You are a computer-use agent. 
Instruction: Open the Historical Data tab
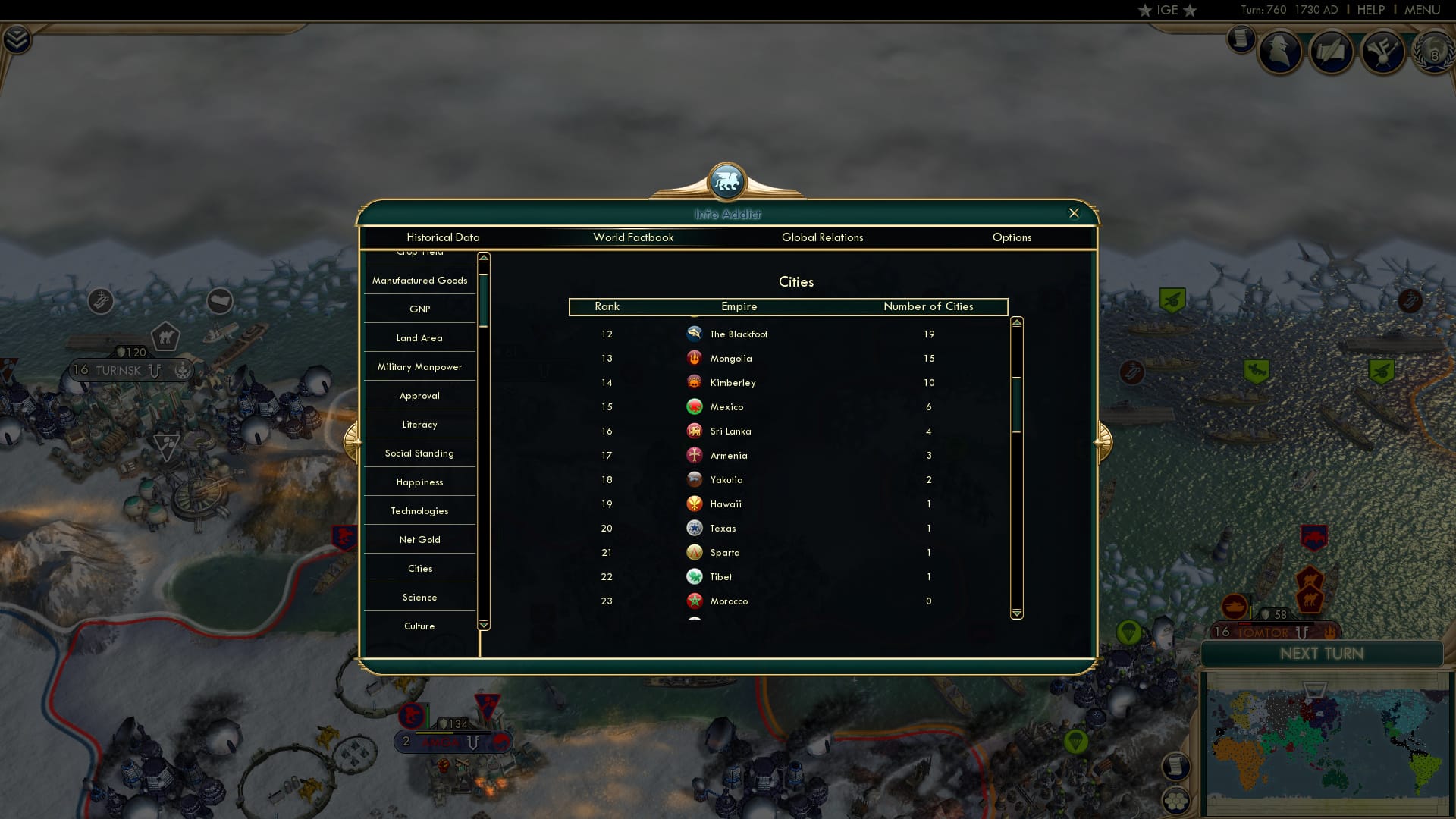point(443,237)
